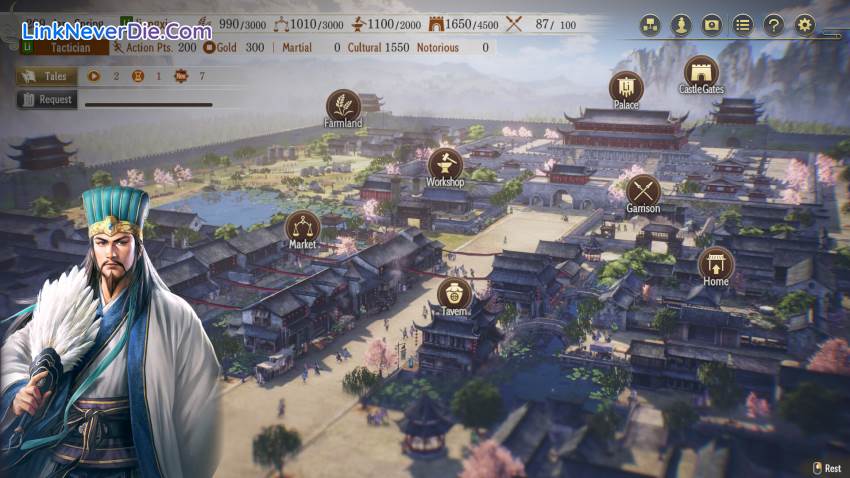The height and width of the screenshot is (478, 850).
Task: Open the Request list
Action: point(46,99)
